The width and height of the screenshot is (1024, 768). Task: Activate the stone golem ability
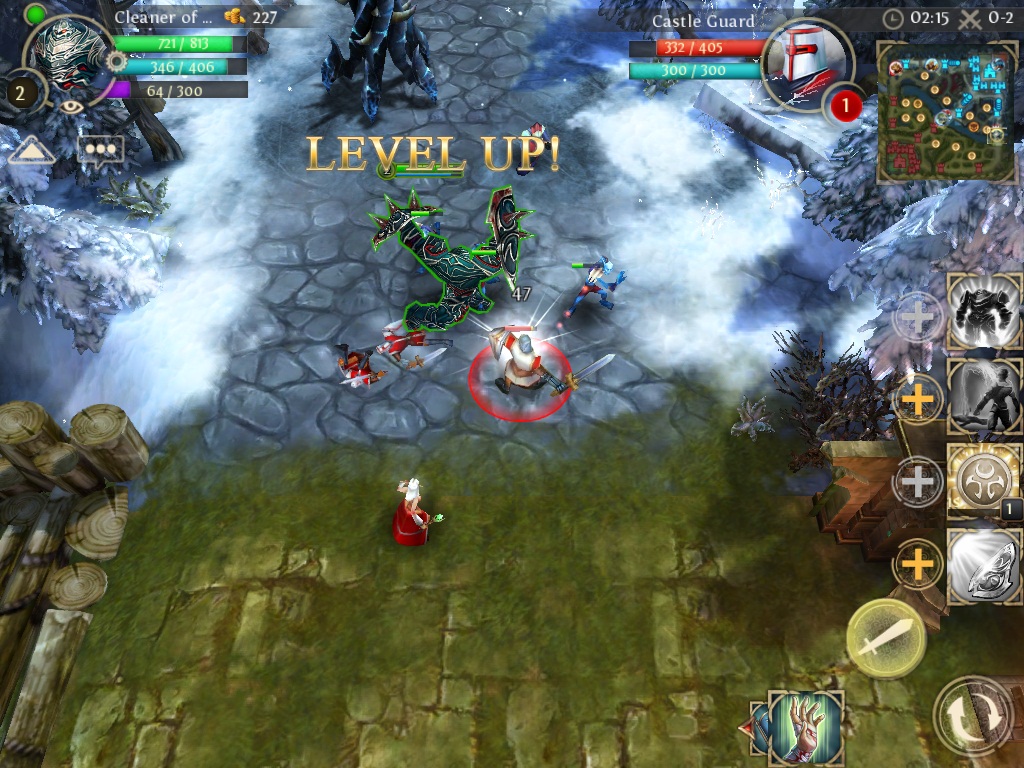(984, 312)
